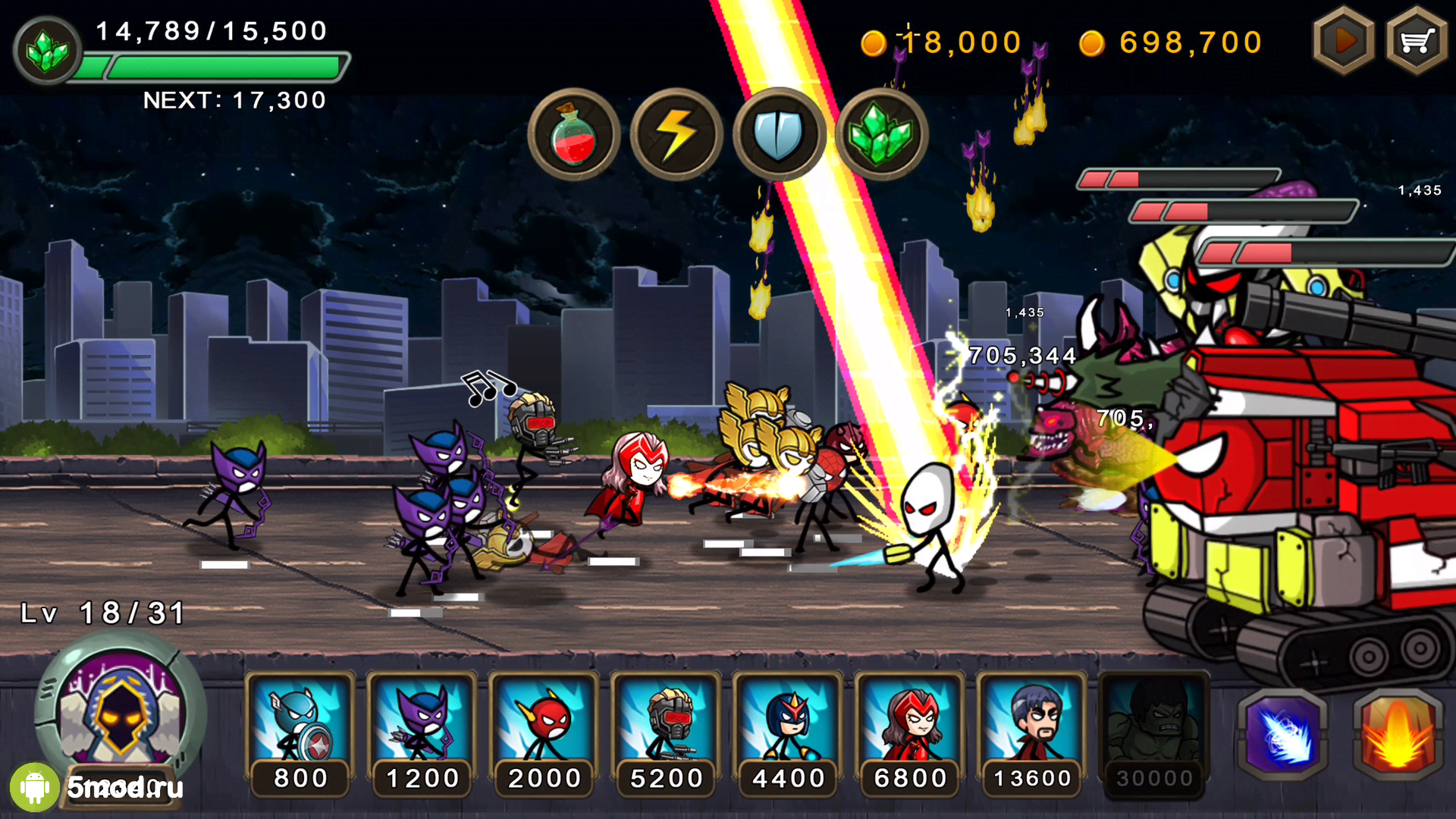
Task: Activate the lightning bolt skill
Action: coord(676,135)
